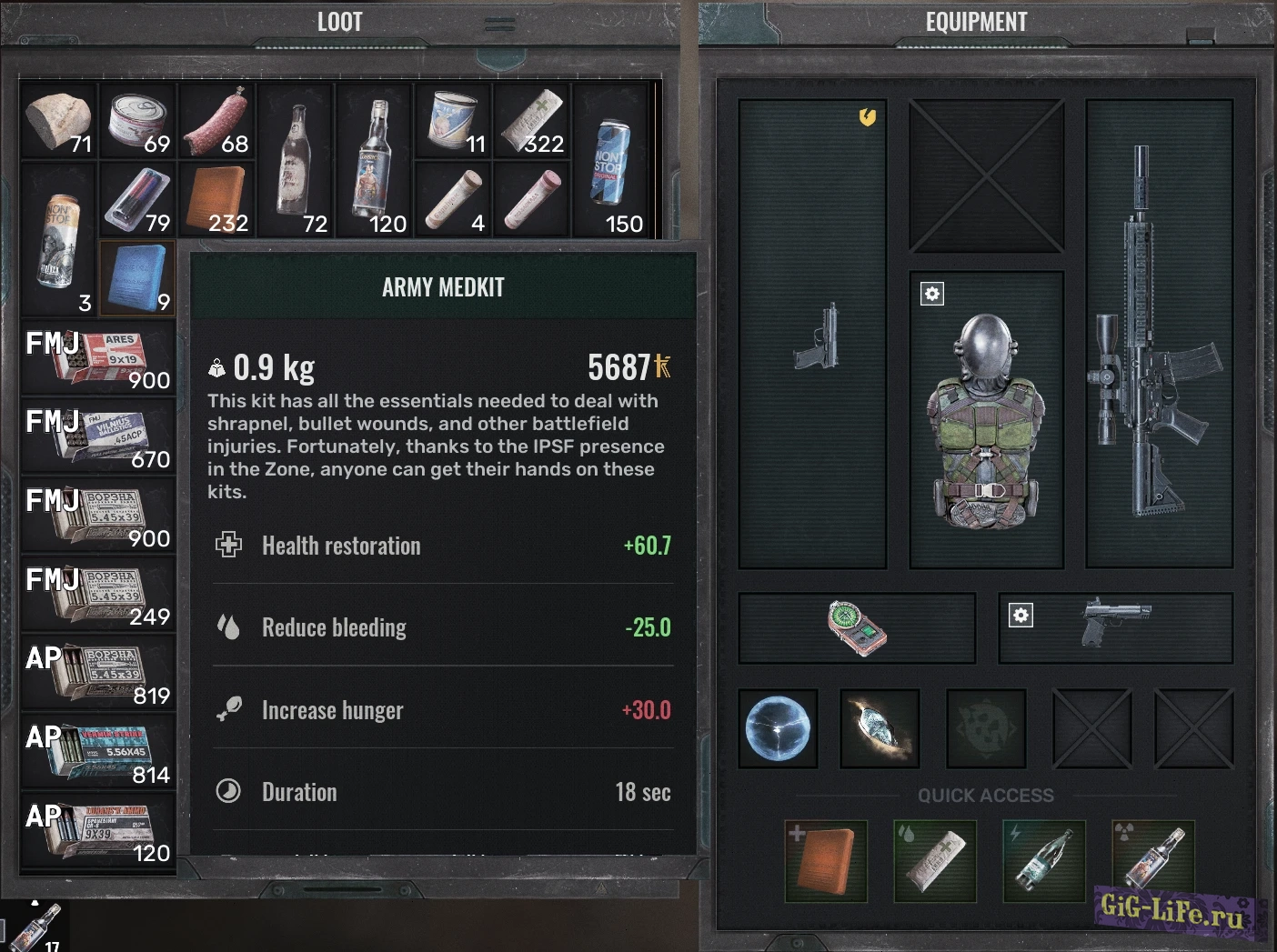Click the orange medkit stack of 232
Screen dimensions: 1277x952
coord(216,200)
